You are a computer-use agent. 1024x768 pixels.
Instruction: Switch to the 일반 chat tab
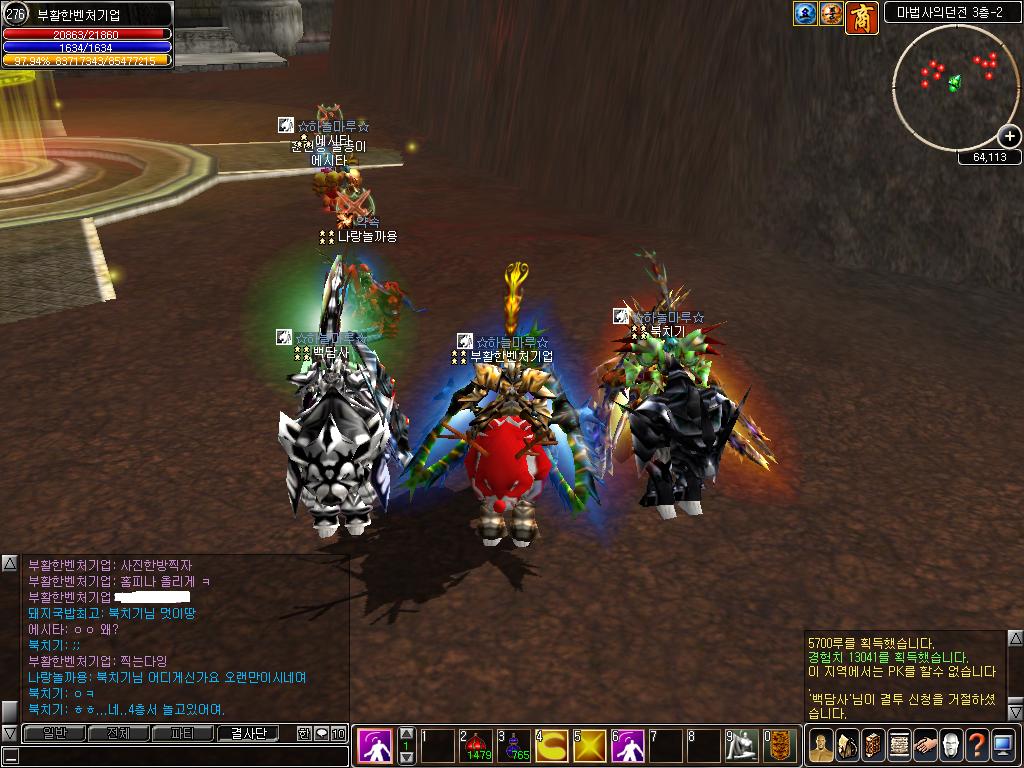tap(53, 733)
